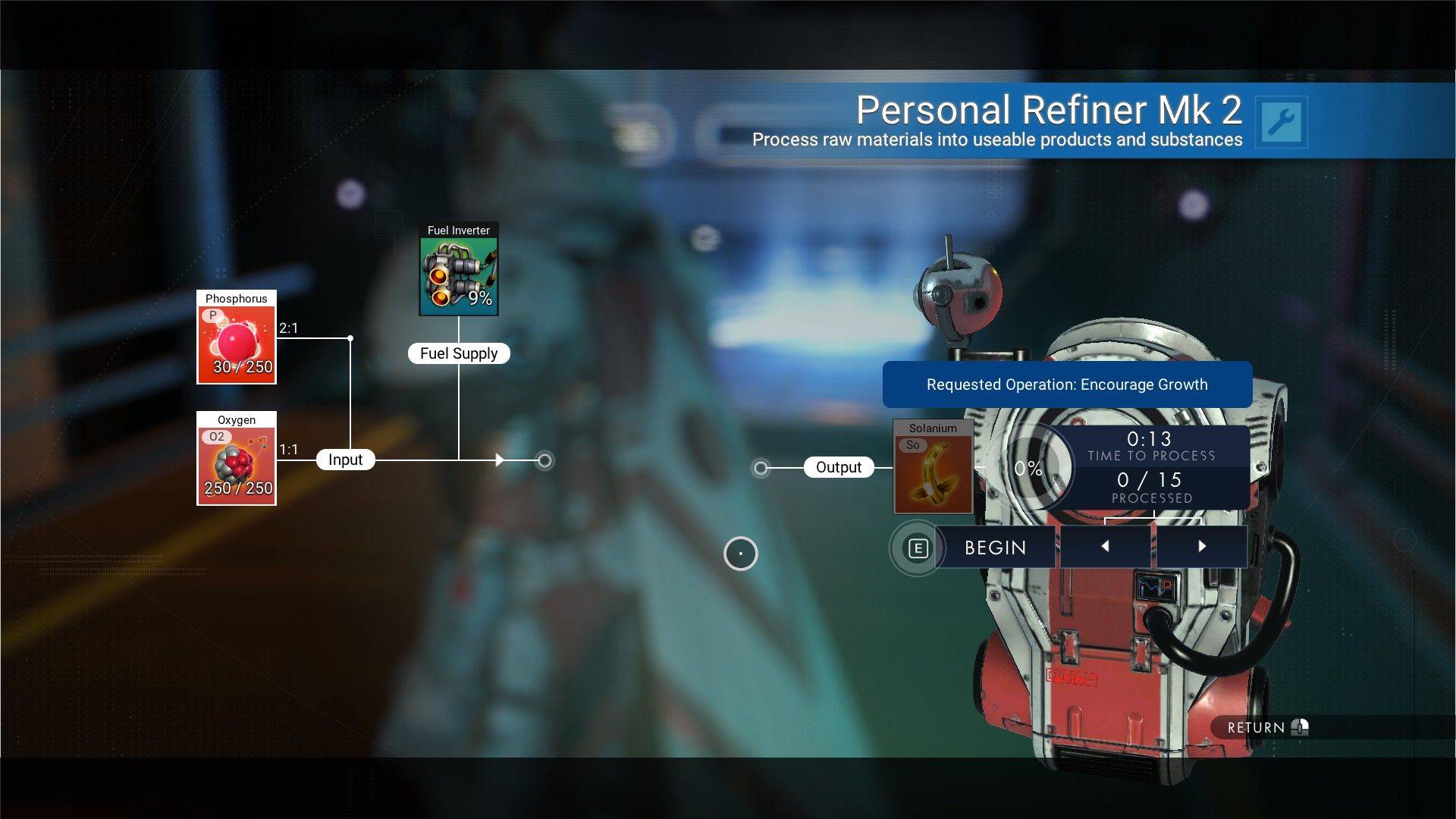
Task: Open the Requested Operation: Encourage Growth banner
Action: [x=1066, y=384]
